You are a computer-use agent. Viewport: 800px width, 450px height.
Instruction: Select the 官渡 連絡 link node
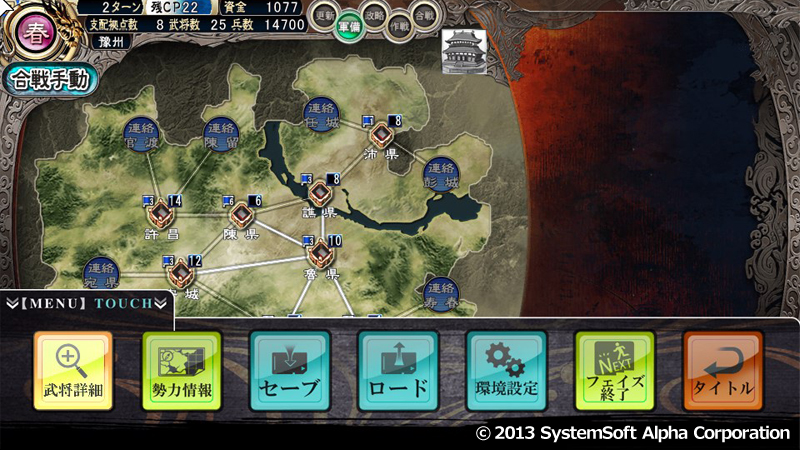142,132
